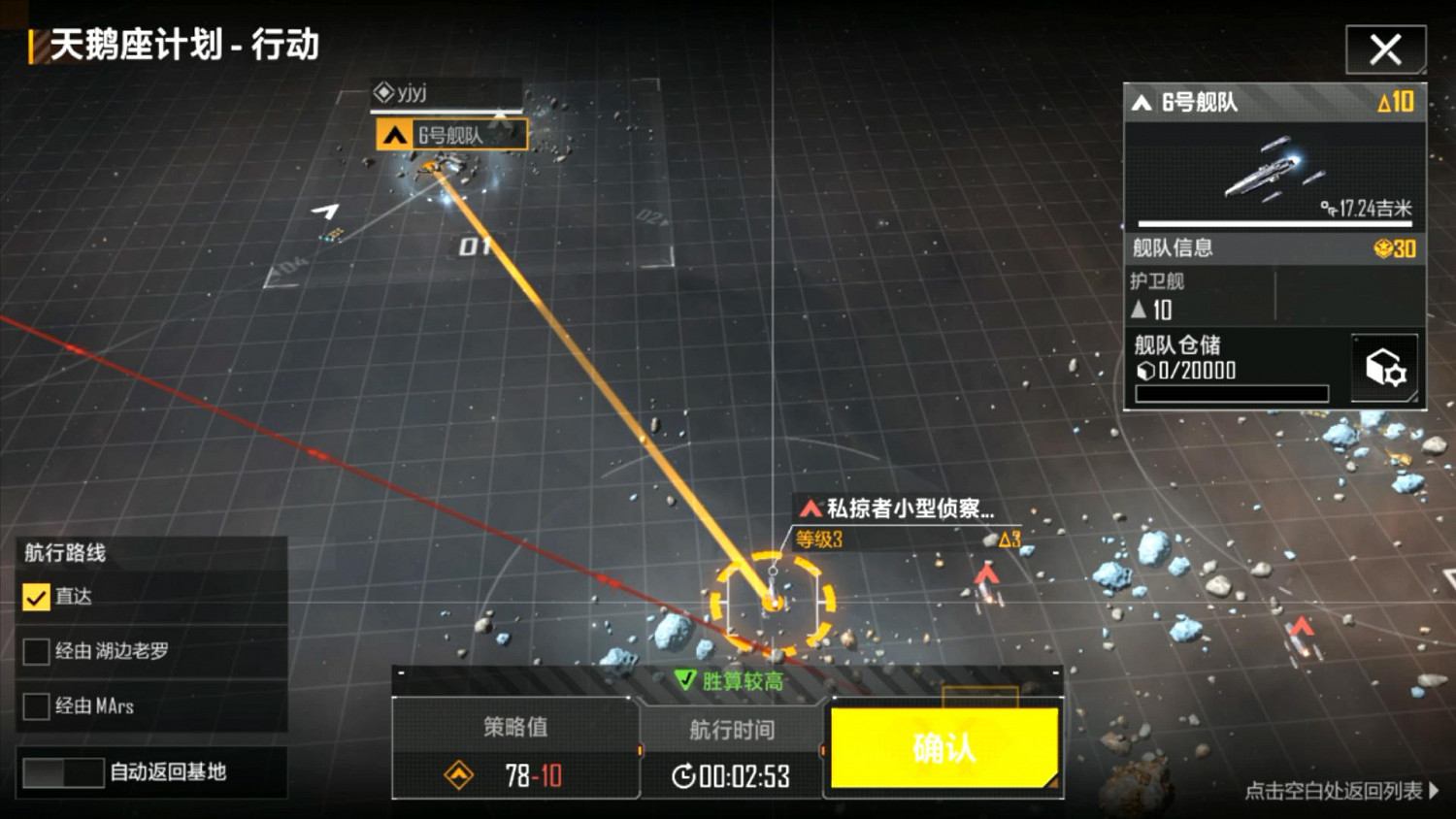Click the frigate triangle icon under 护卫舰
Image resolution: width=1456 pixels, height=819 pixels.
pyautogui.click(x=1141, y=311)
